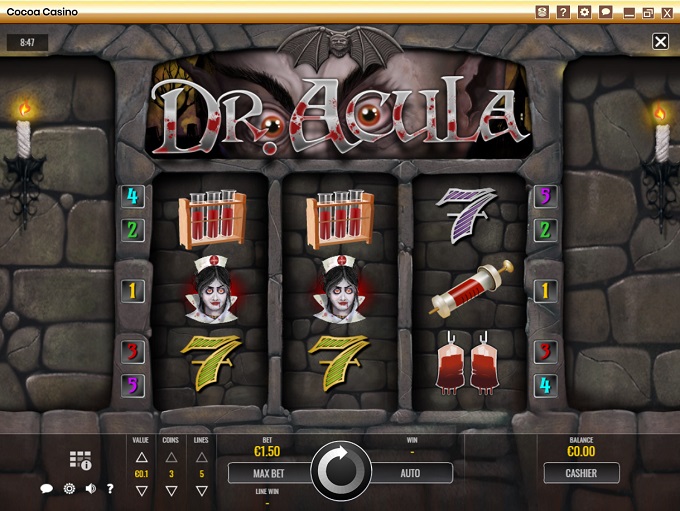Open the CASHIER

(x=581, y=472)
